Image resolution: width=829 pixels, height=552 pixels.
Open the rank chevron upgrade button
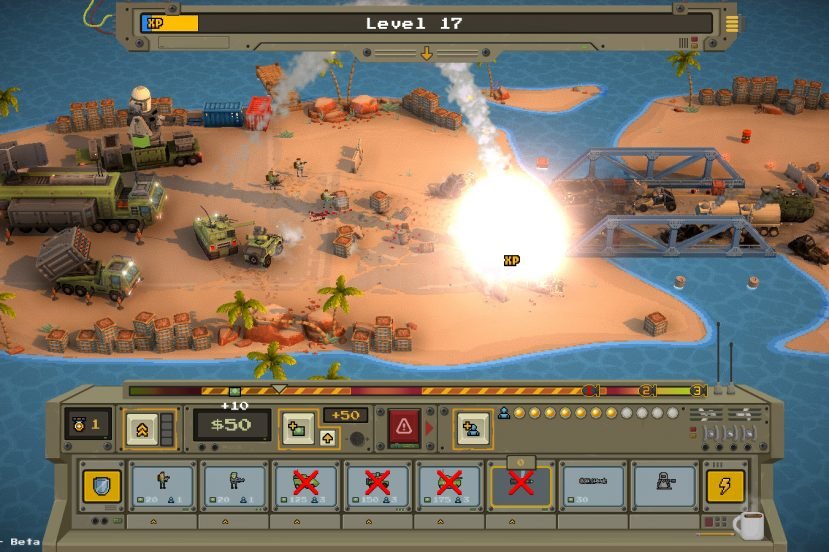point(141,427)
